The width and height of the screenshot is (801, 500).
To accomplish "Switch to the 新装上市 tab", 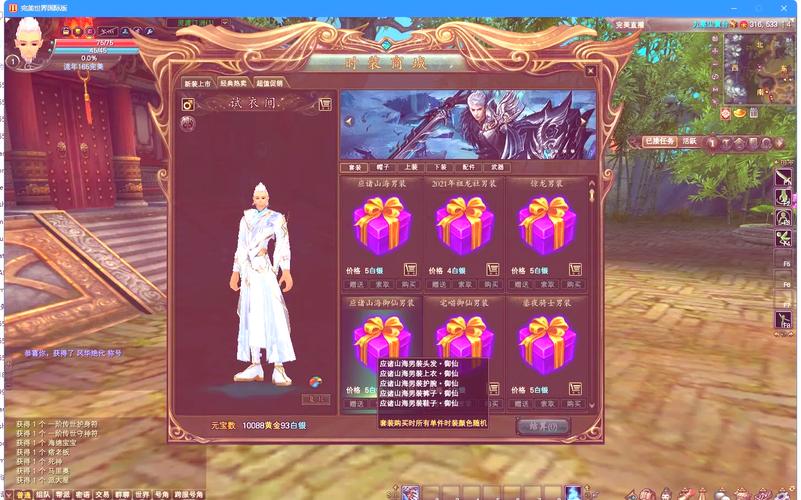I will click(197, 84).
